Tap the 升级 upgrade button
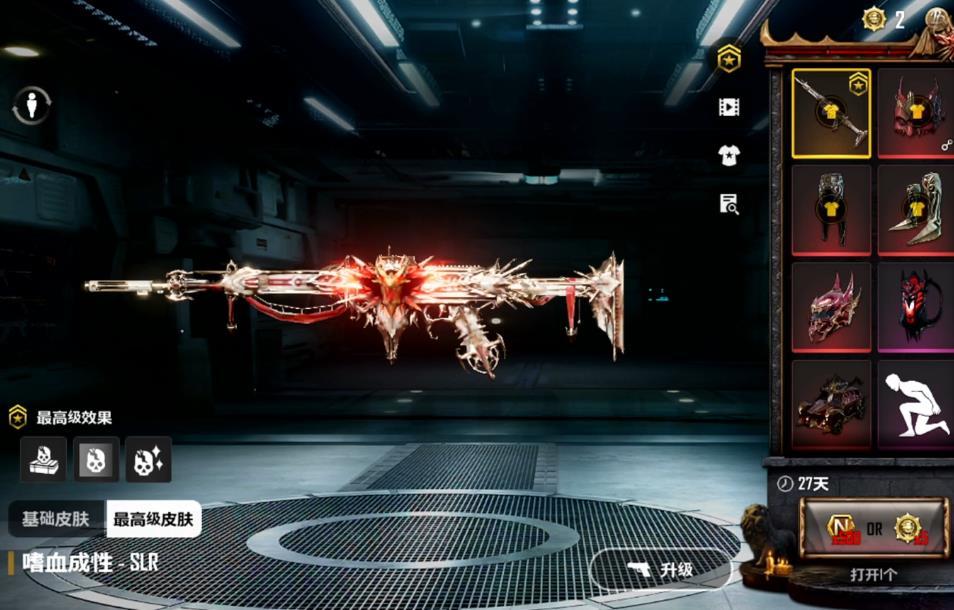Viewport: 954px width, 610px height. click(661, 570)
